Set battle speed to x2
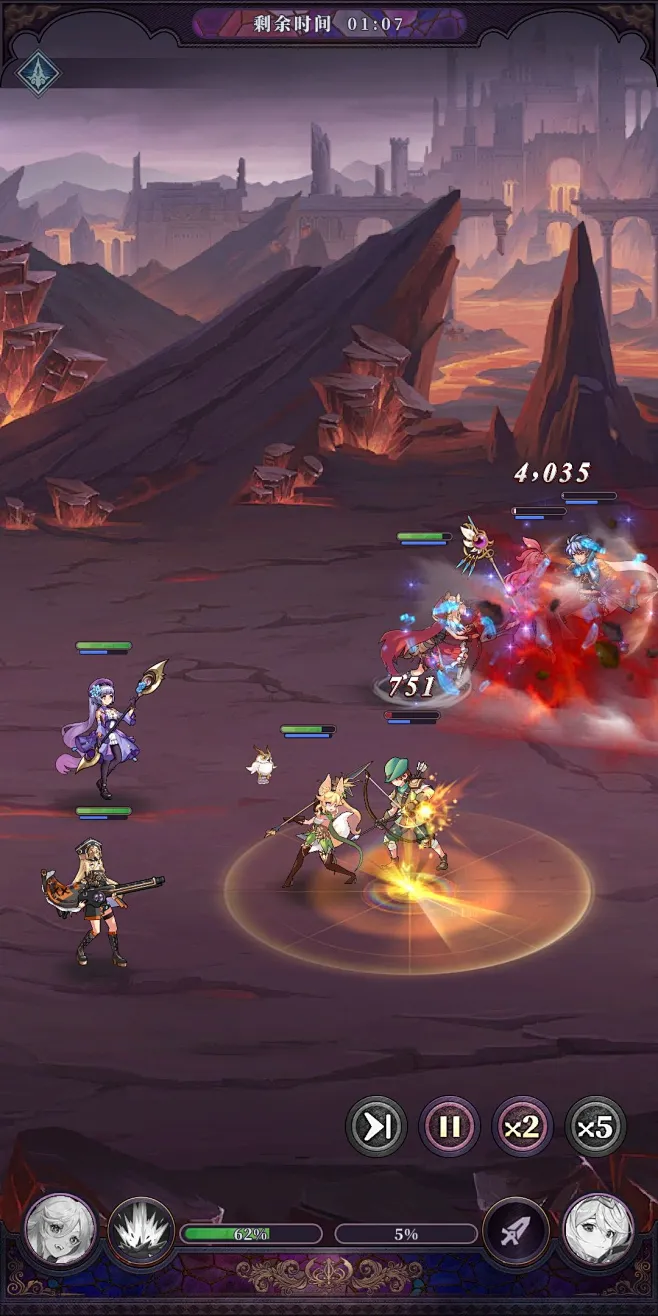This screenshot has height=1316, width=658. (522, 1127)
